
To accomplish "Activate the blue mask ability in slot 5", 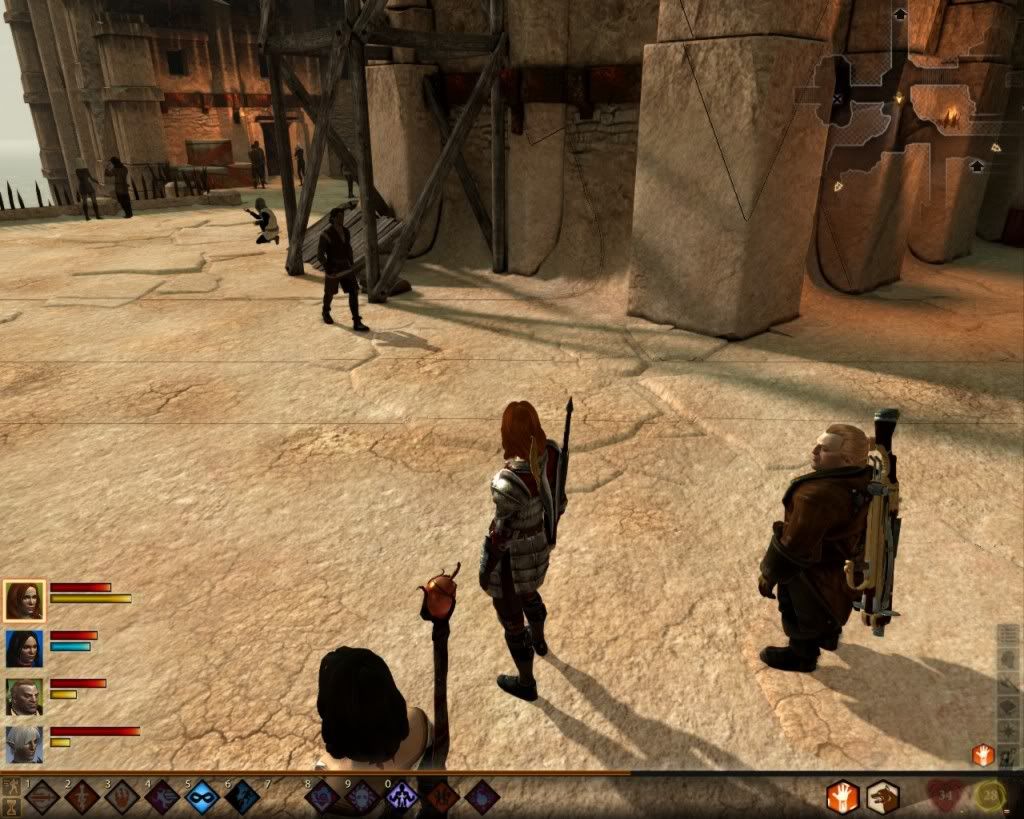I will pos(202,798).
